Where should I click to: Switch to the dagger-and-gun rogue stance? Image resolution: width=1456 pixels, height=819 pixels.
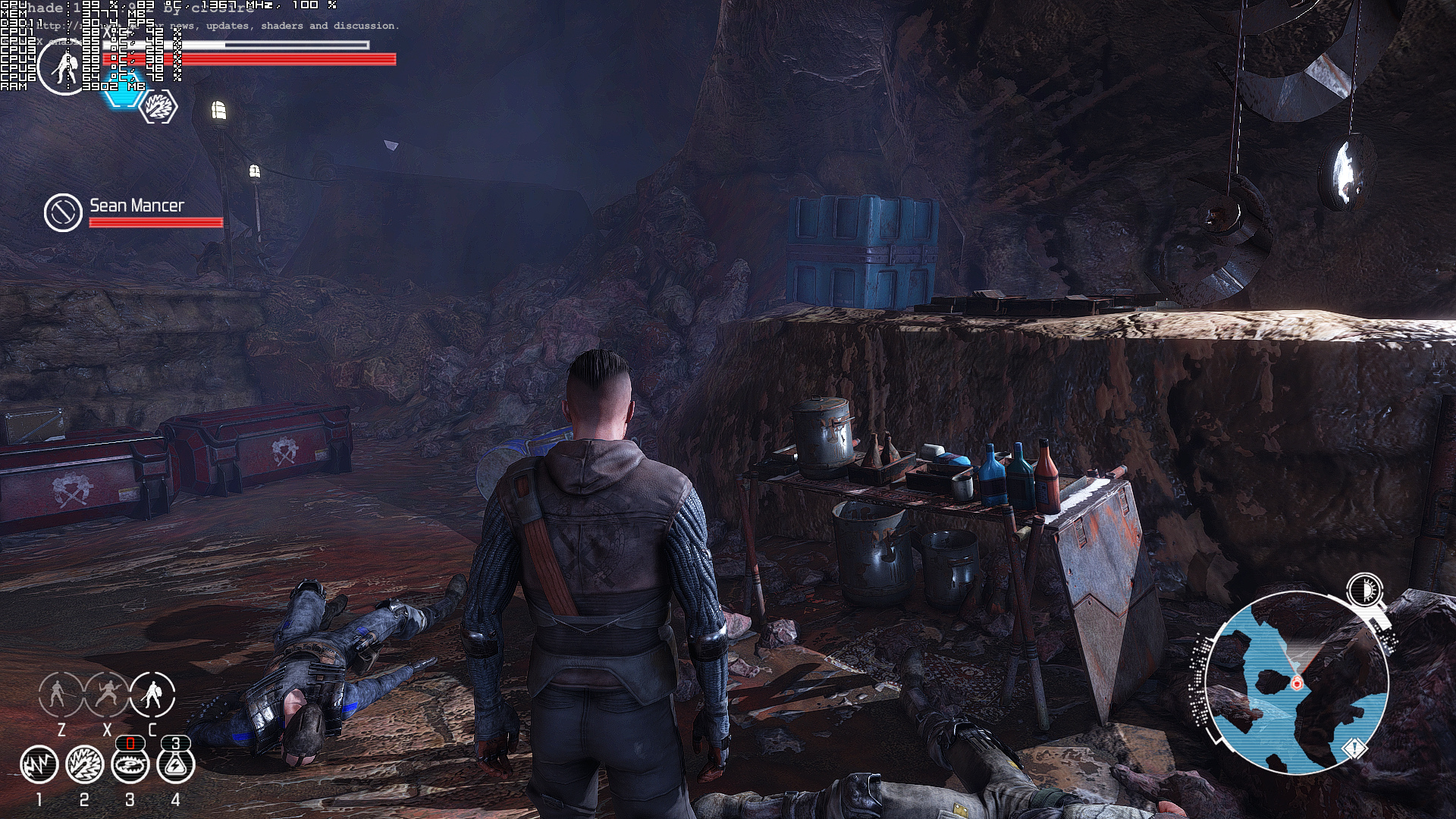[x=107, y=694]
